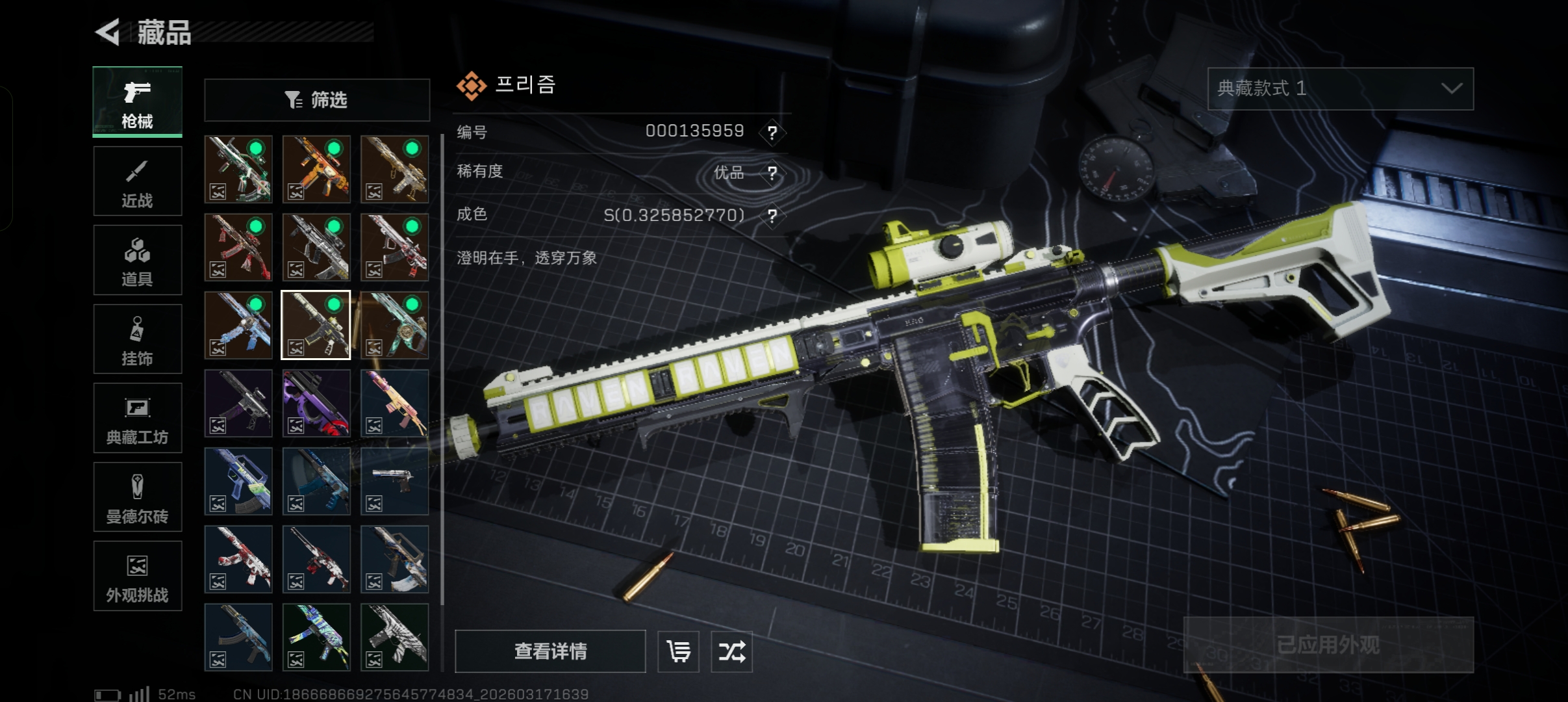Image resolution: width=1568 pixels, height=702 pixels.
Task: Pick the orange rifle skin thumbnail
Action: [x=316, y=169]
